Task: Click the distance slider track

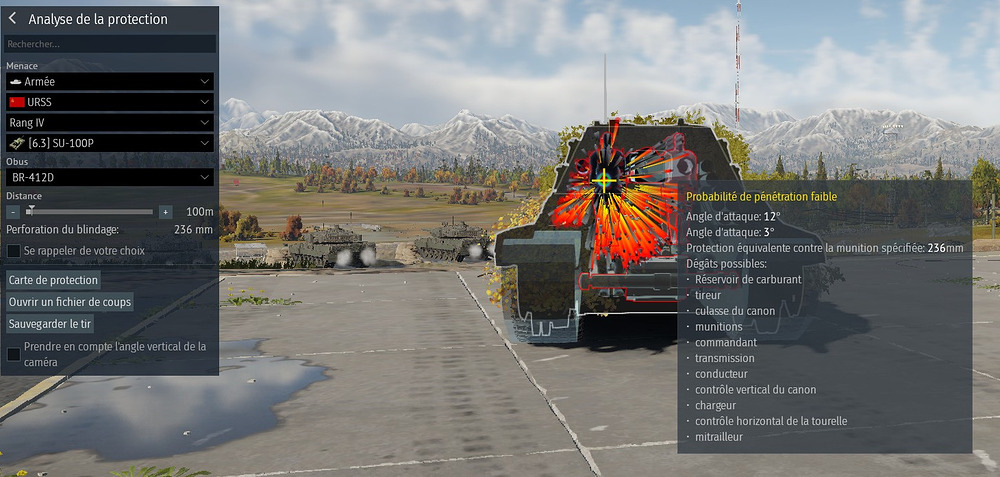Action: point(90,212)
